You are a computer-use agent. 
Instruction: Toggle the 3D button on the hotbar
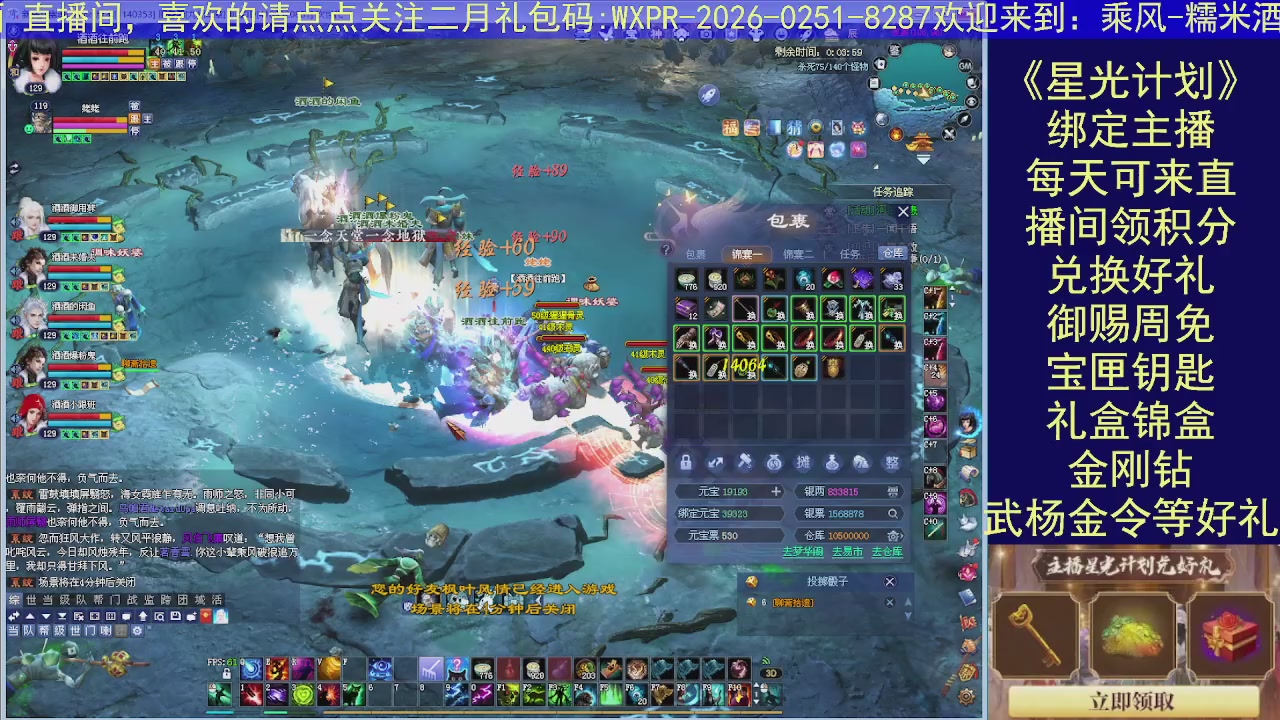point(771,673)
